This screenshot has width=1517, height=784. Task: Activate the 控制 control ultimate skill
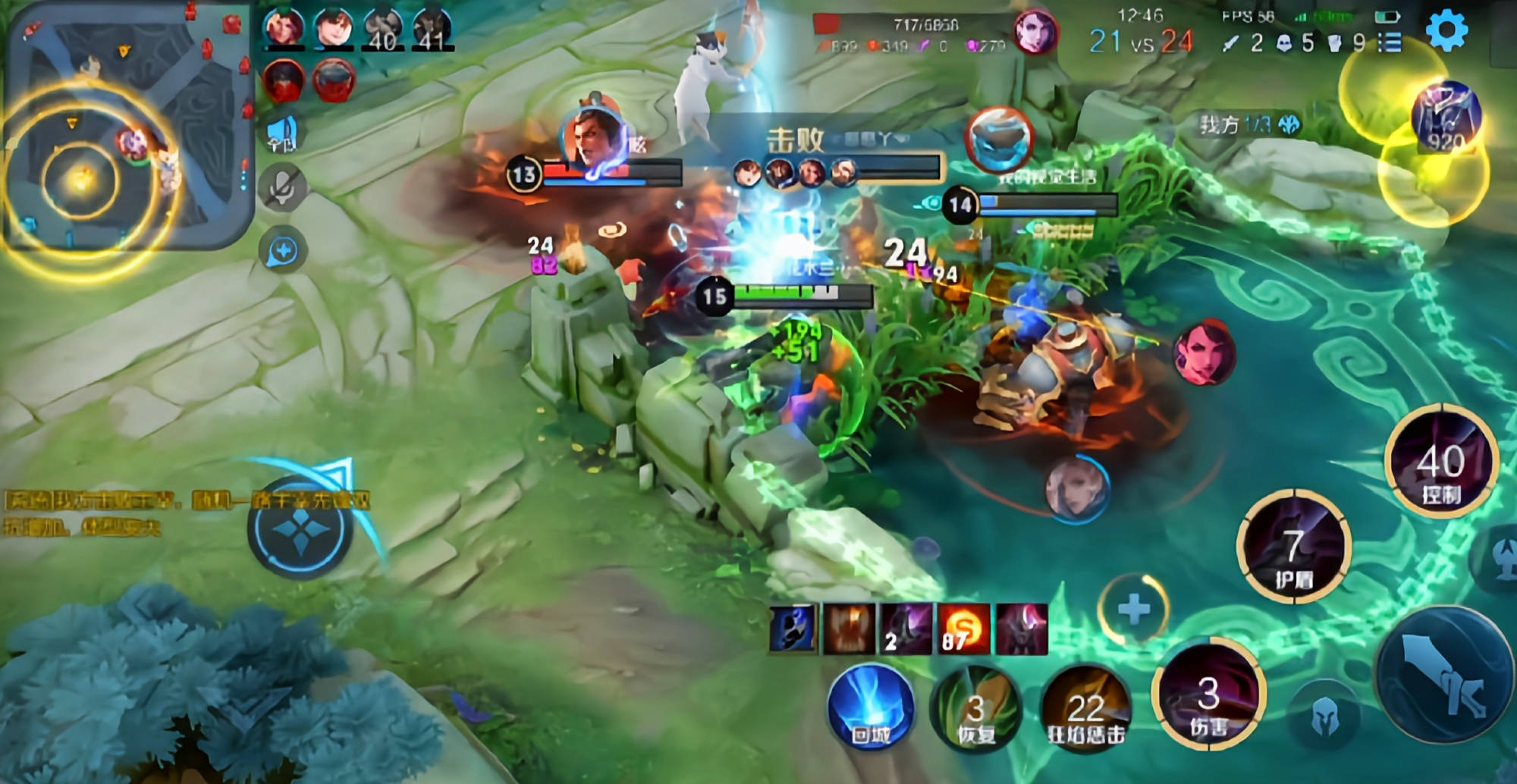pyautogui.click(x=1440, y=463)
